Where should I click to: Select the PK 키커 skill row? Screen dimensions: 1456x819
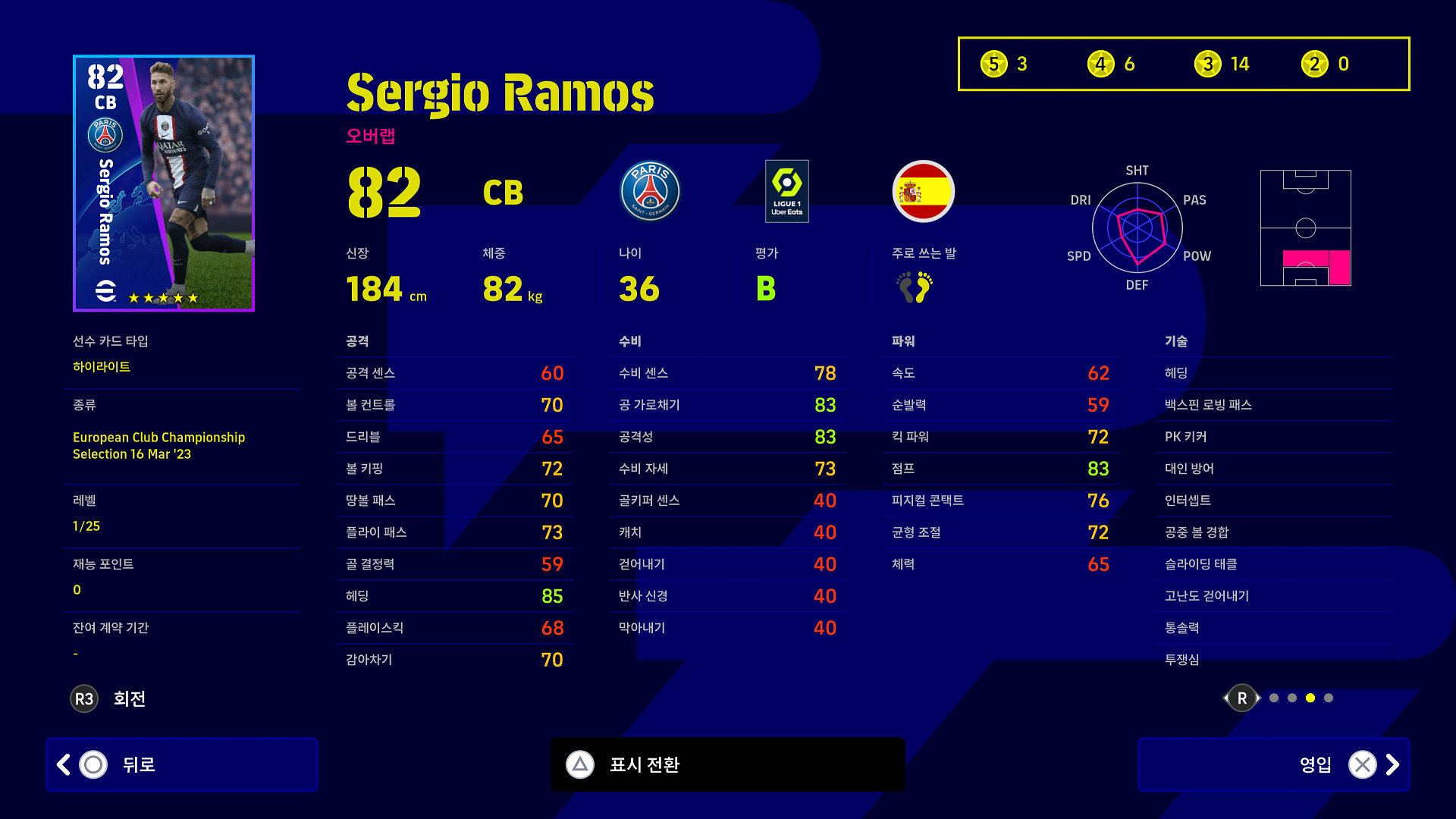1279,437
